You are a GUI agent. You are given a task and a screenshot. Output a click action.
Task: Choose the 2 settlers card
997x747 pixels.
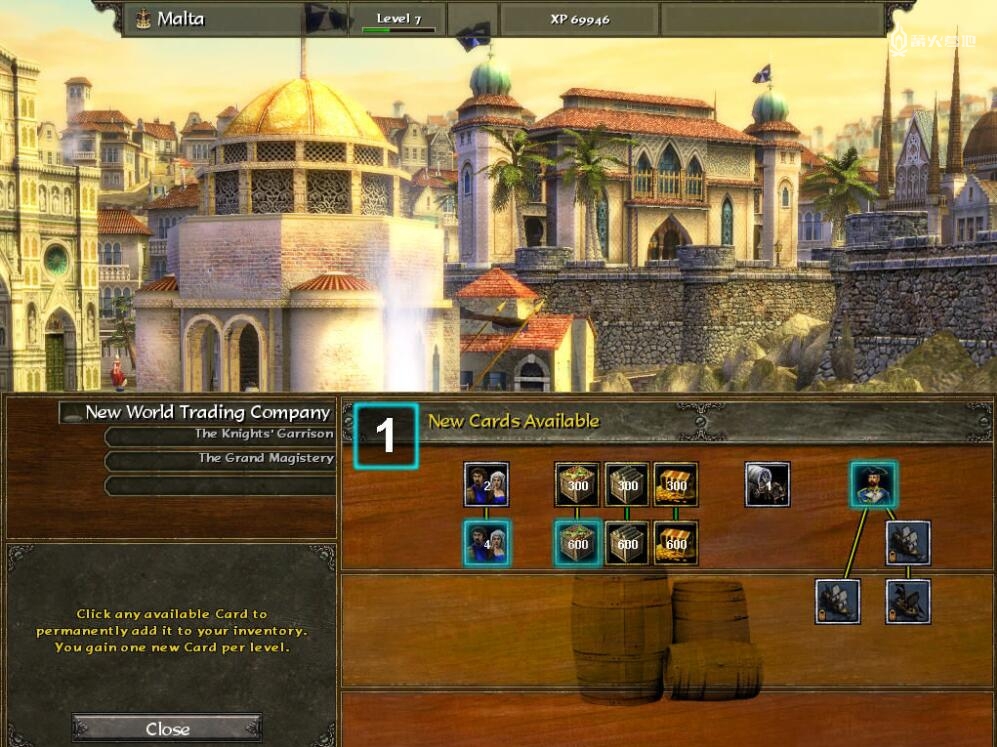(x=486, y=485)
